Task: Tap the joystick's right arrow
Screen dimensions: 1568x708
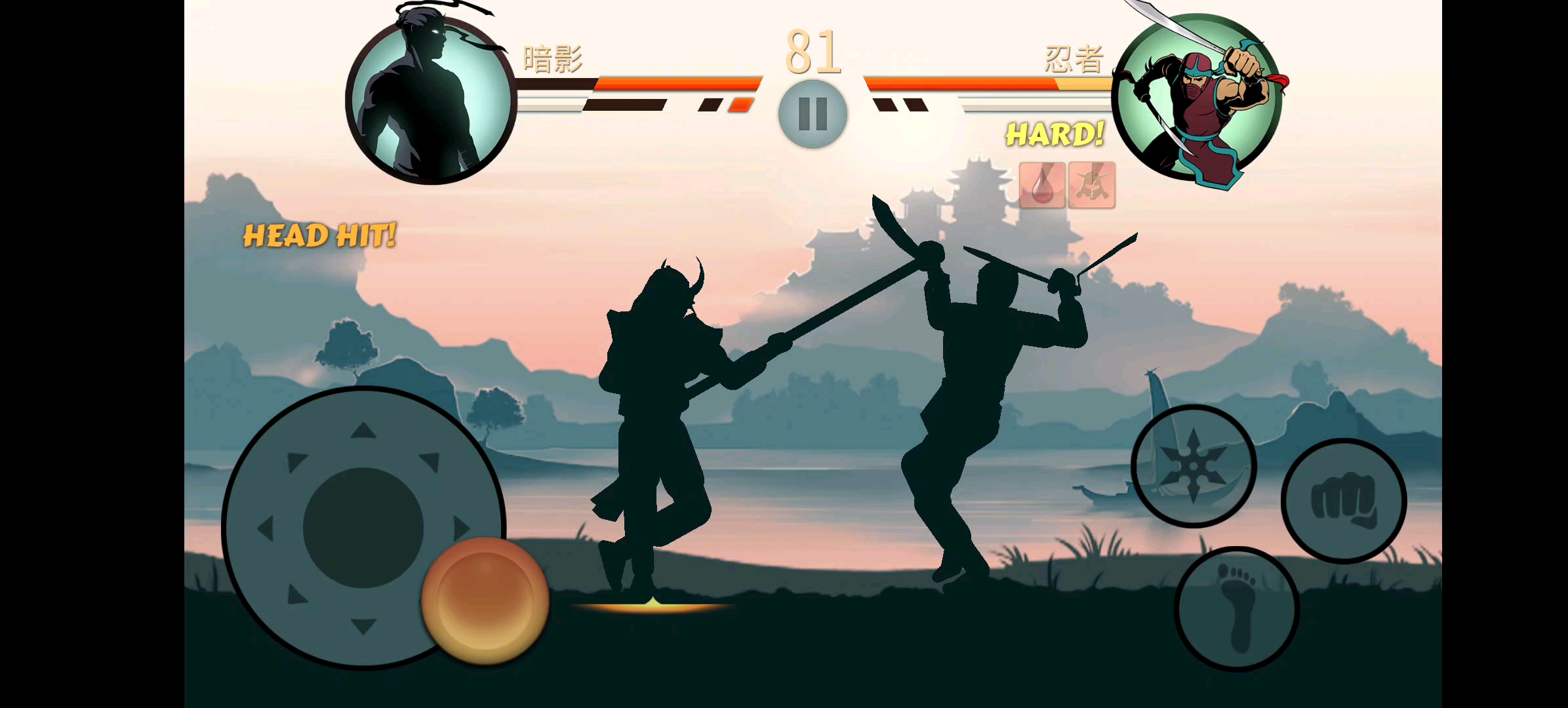Action: tap(461, 528)
